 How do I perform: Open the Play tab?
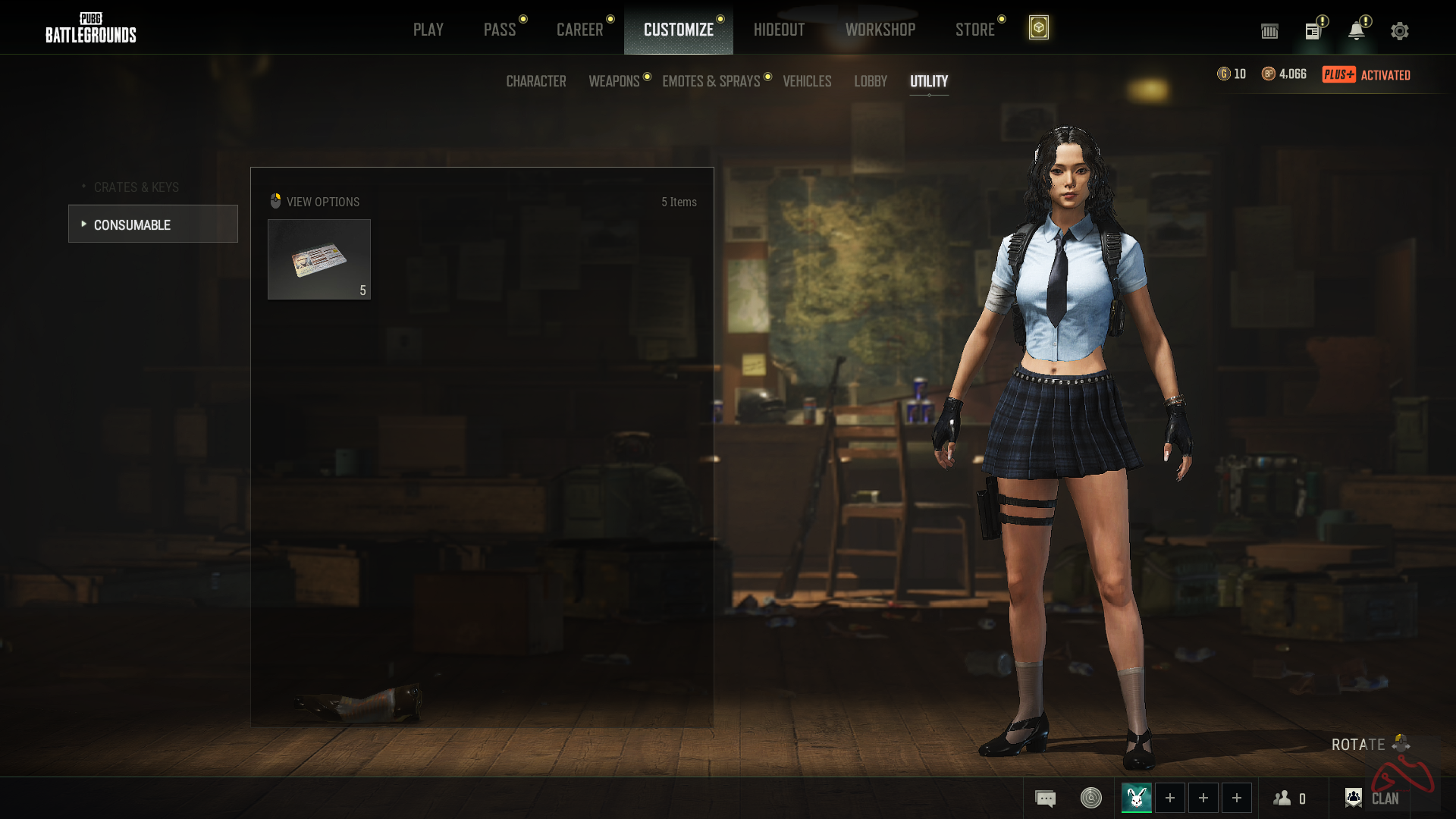pos(428,30)
